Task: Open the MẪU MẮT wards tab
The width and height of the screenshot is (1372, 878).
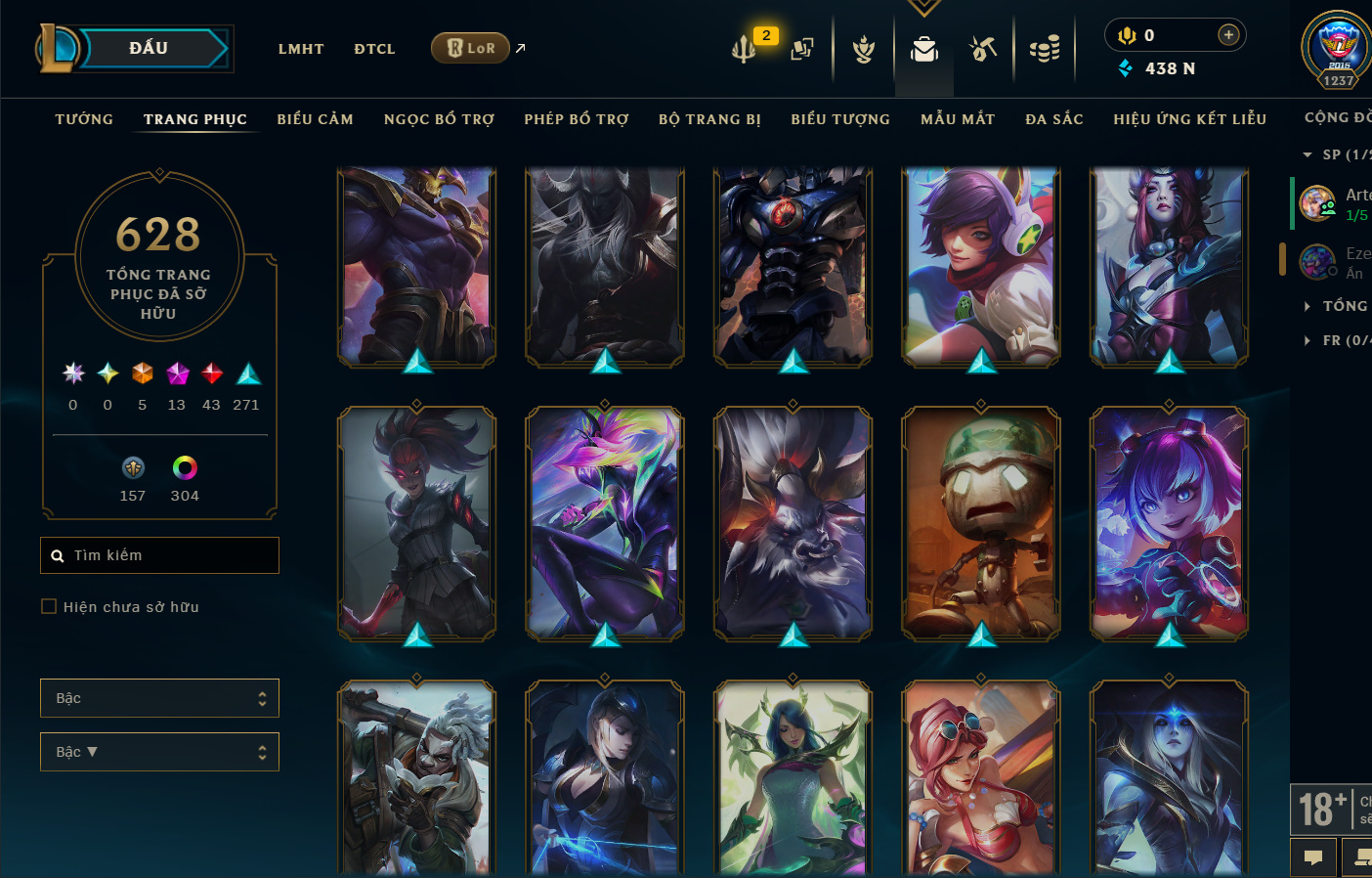Action: 958,119
